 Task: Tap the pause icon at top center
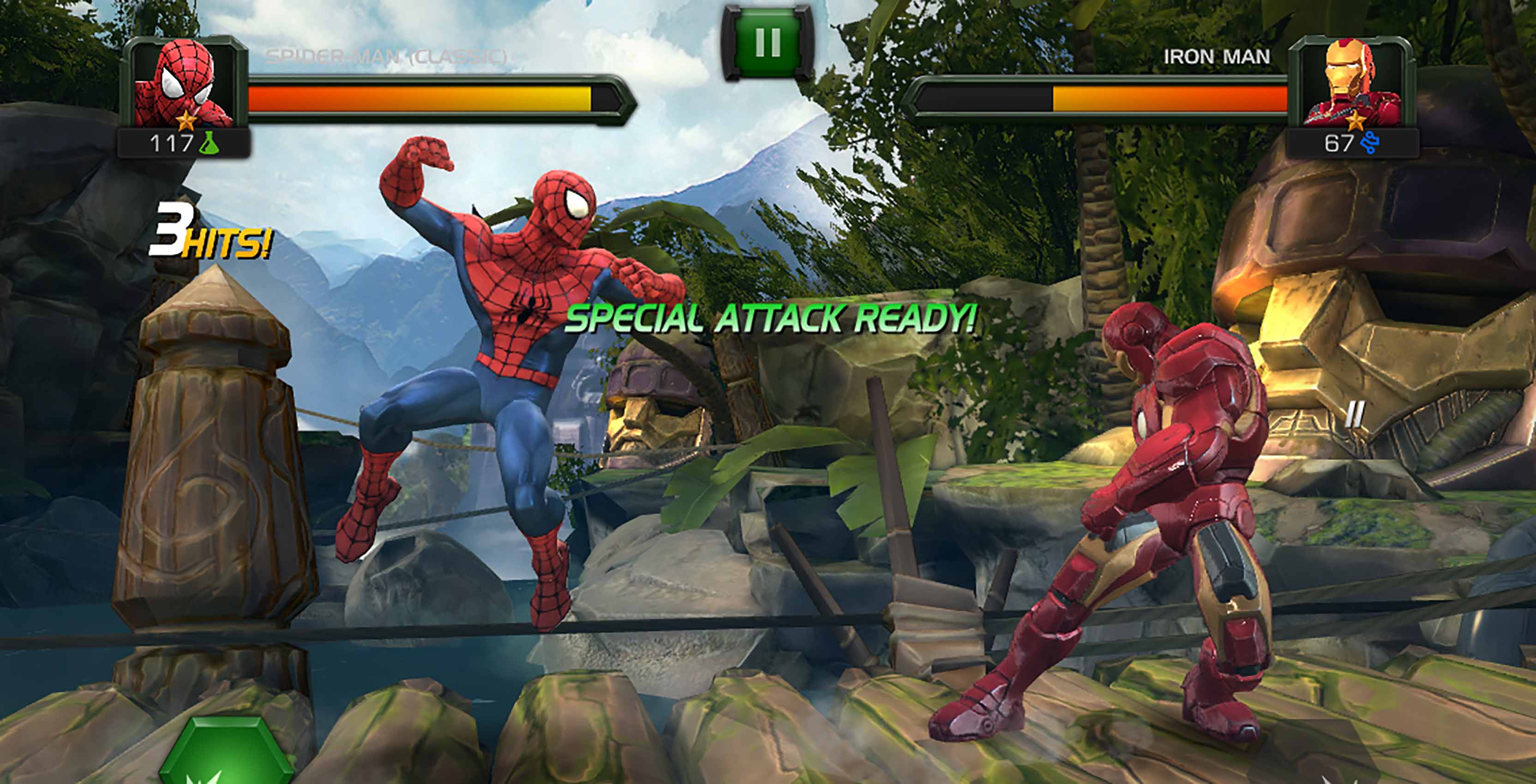pyautogui.click(x=768, y=39)
